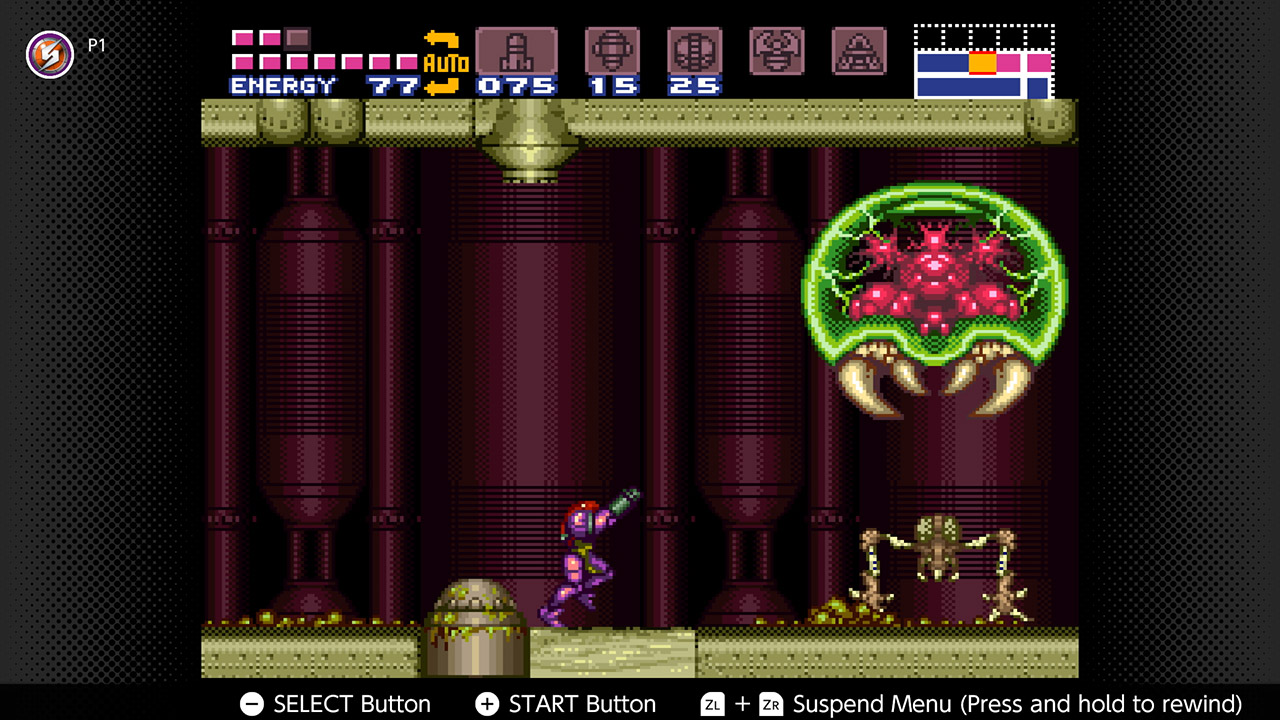Click the empty energy tank square
The width and height of the screenshot is (1280, 720).
pos(295,38)
